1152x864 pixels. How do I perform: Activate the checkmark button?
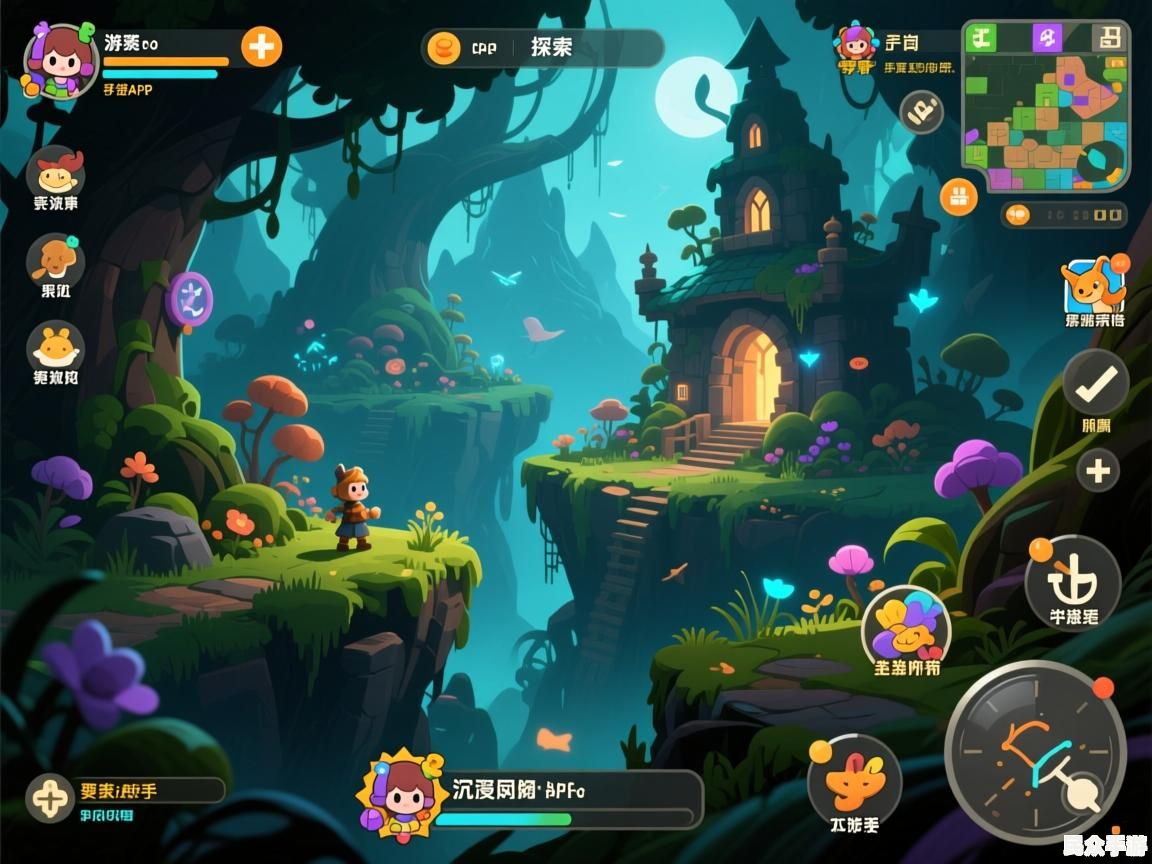(x=1095, y=382)
